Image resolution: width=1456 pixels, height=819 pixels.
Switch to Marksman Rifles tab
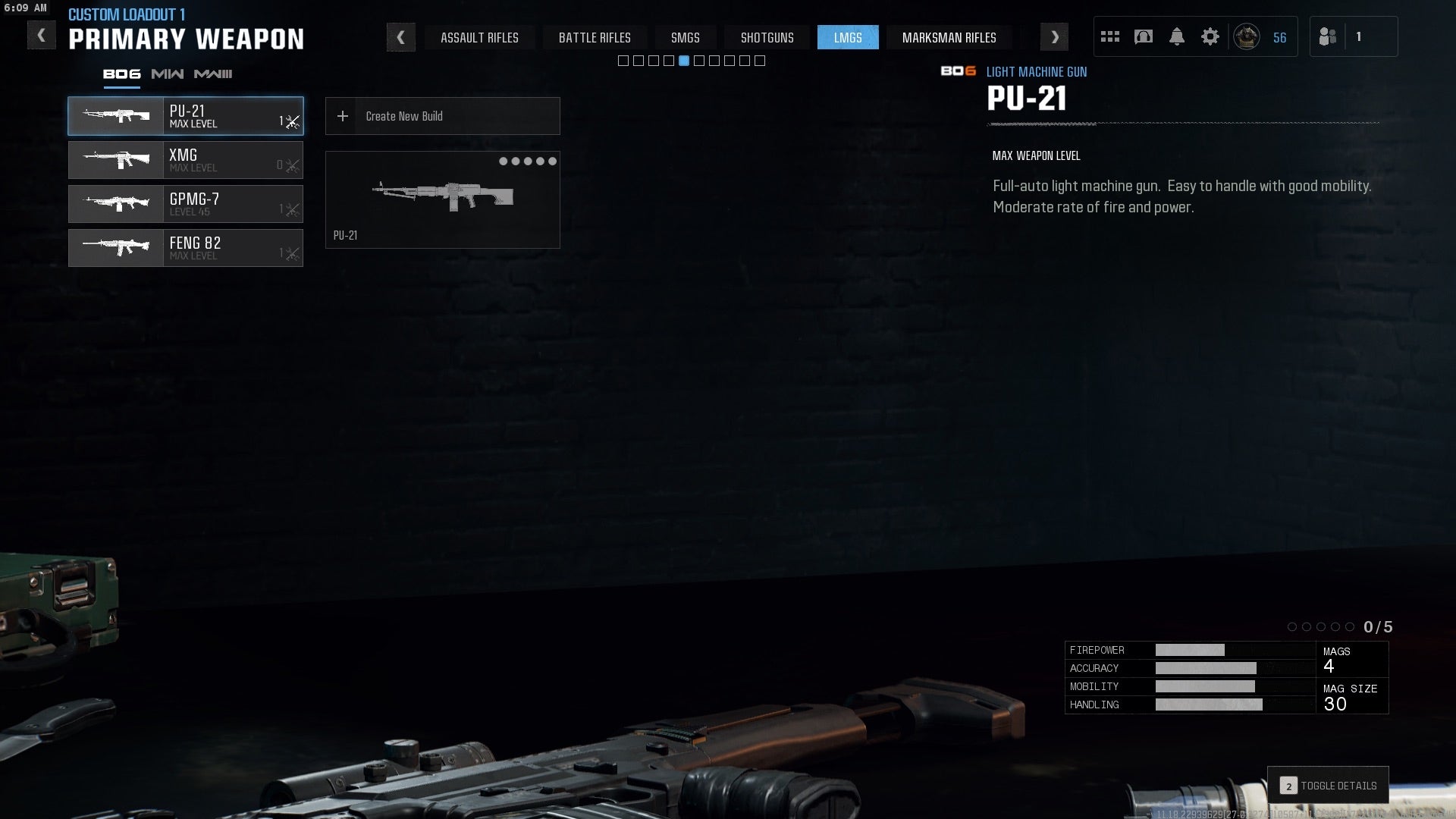[x=949, y=37]
